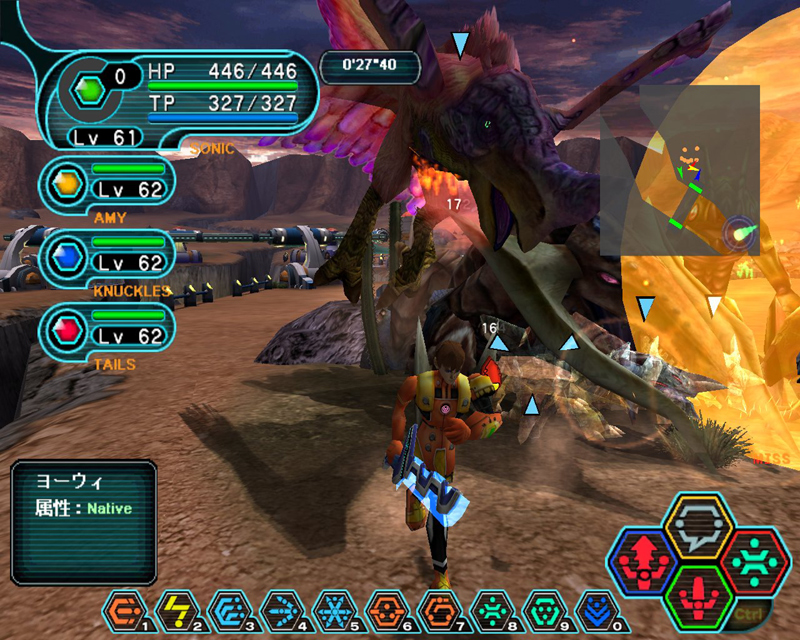Use the teal icon in hotbar slot 8
The image size is (800, 640).
489,608
